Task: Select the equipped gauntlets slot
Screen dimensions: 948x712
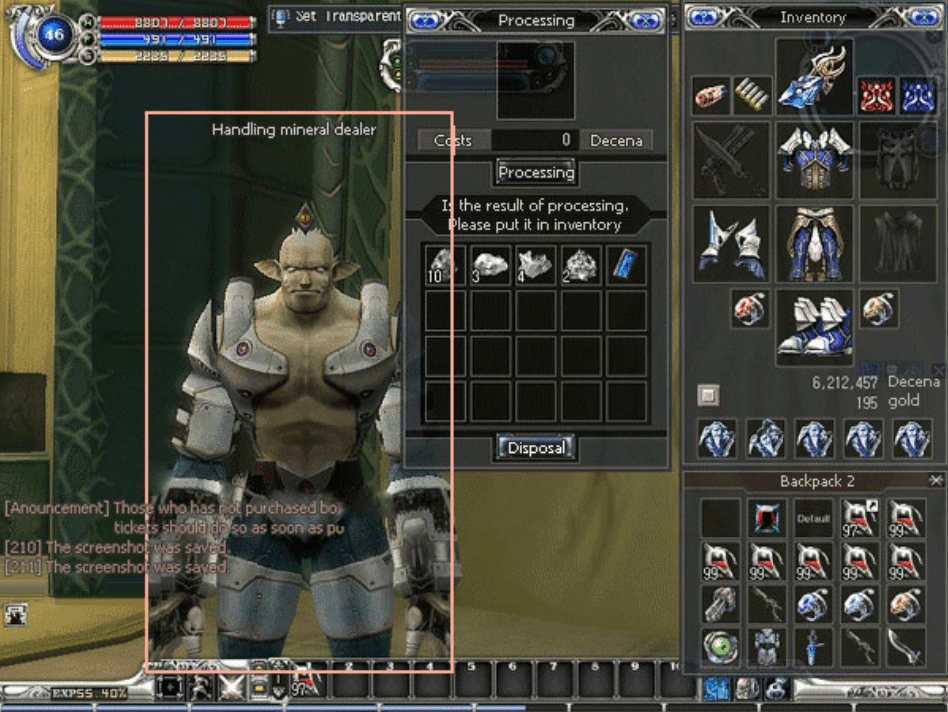Action: point(731,243)
